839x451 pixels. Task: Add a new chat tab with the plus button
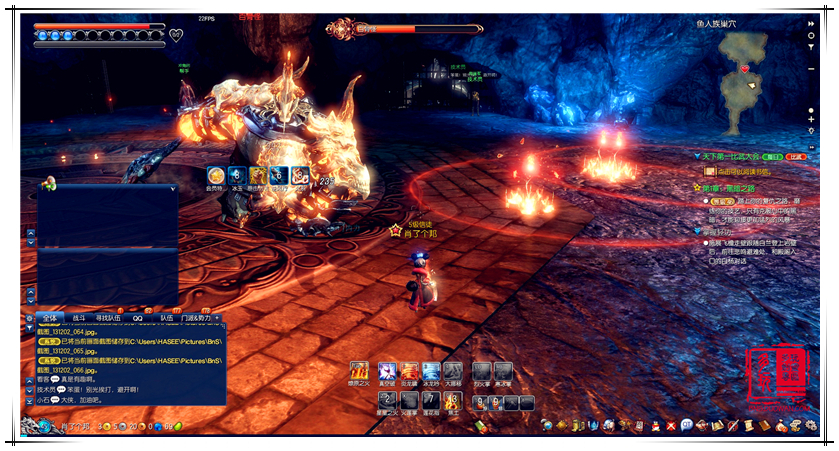click(x=218, y=318)
